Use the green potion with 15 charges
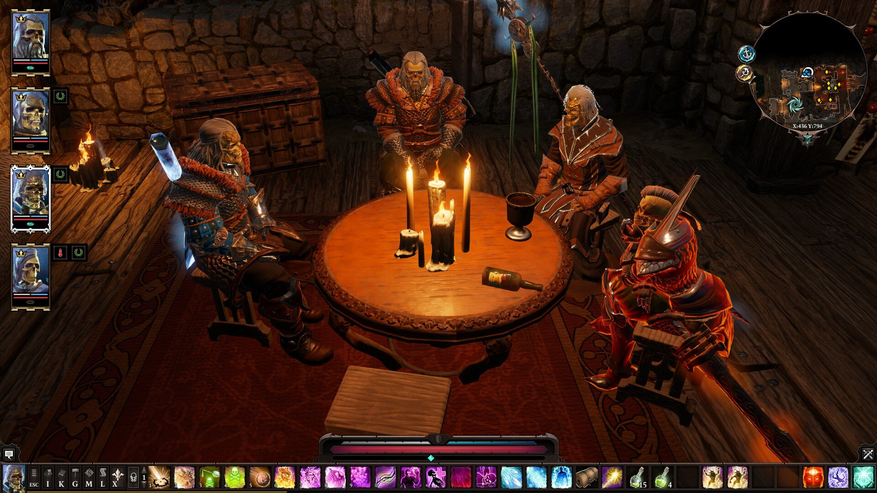Image resolution: width=877 pixels, height=493 pixels. click(637, 477)
